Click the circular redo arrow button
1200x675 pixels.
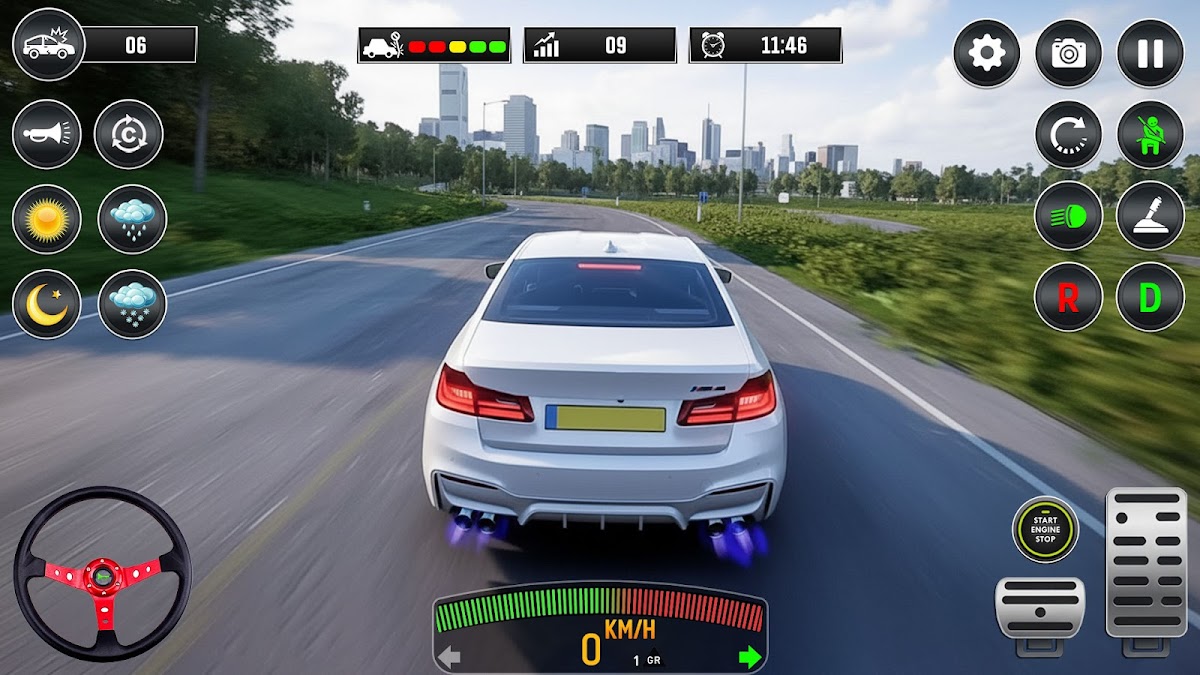[1068, 134]
